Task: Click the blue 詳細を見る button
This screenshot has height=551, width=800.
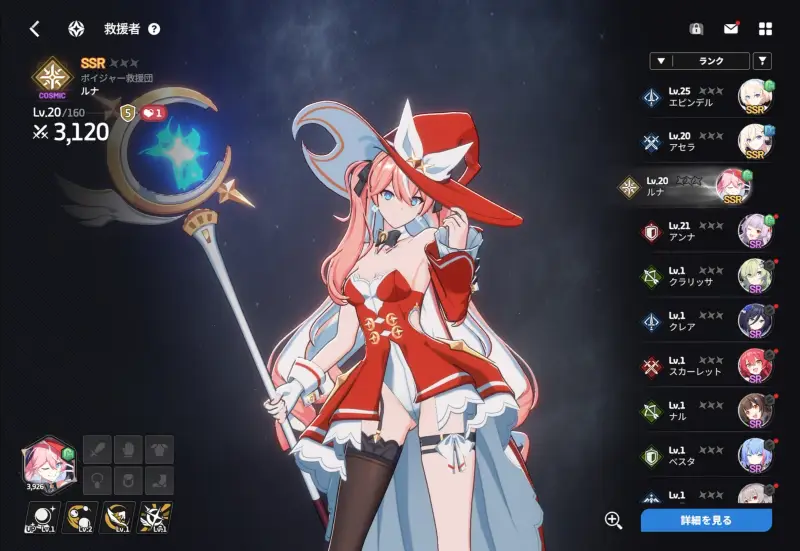Action: pos(706,520)
